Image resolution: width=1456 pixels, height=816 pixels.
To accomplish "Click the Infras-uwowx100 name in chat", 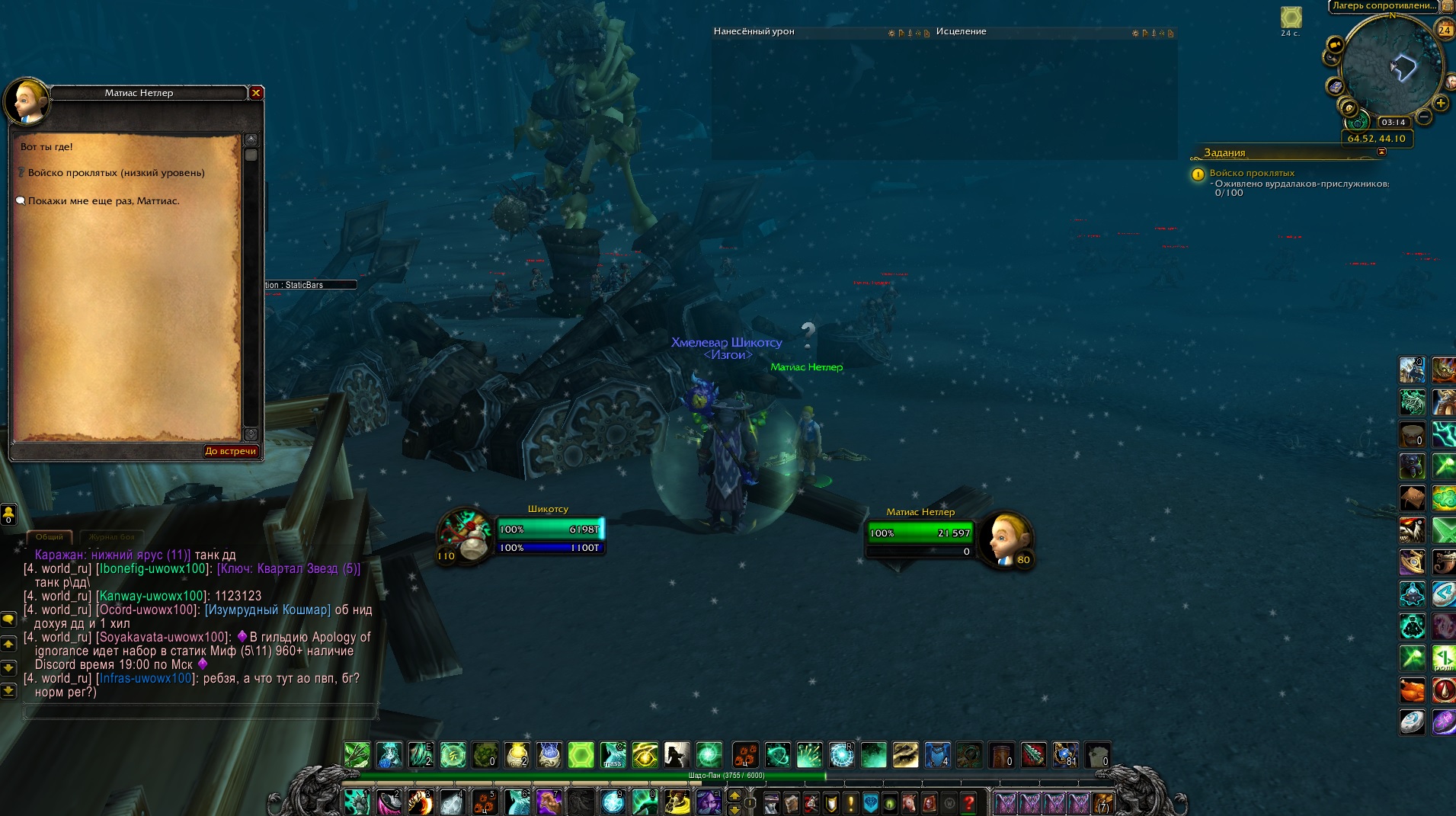I will 146,678.
